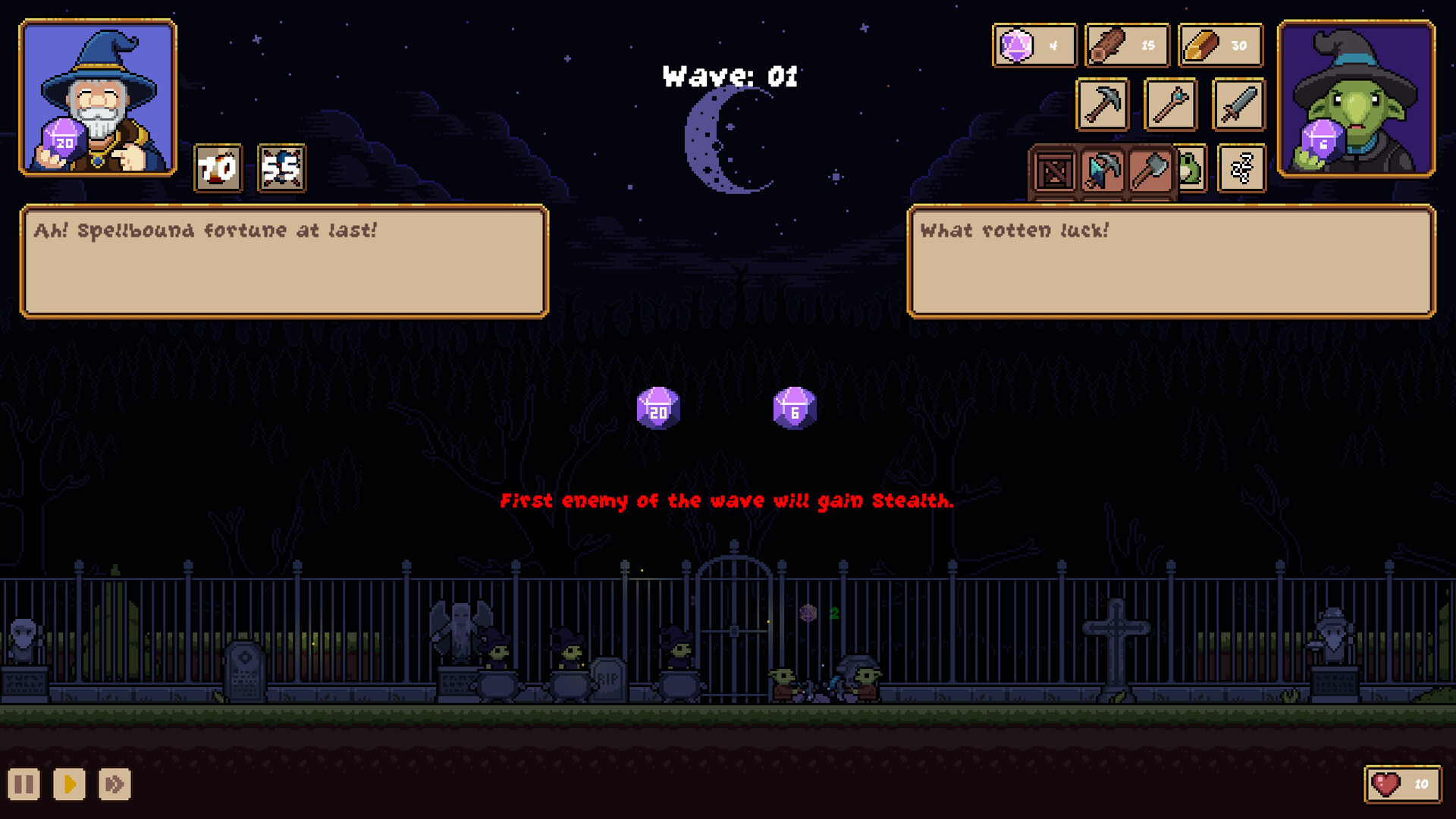Click the wind gust ability icon

point(1241,168)
